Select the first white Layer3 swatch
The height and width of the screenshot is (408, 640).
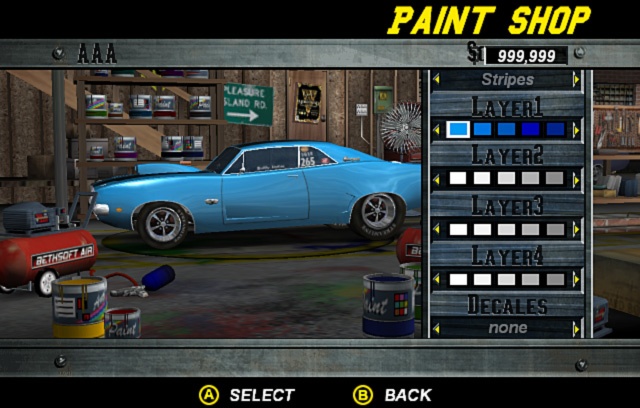458,229
